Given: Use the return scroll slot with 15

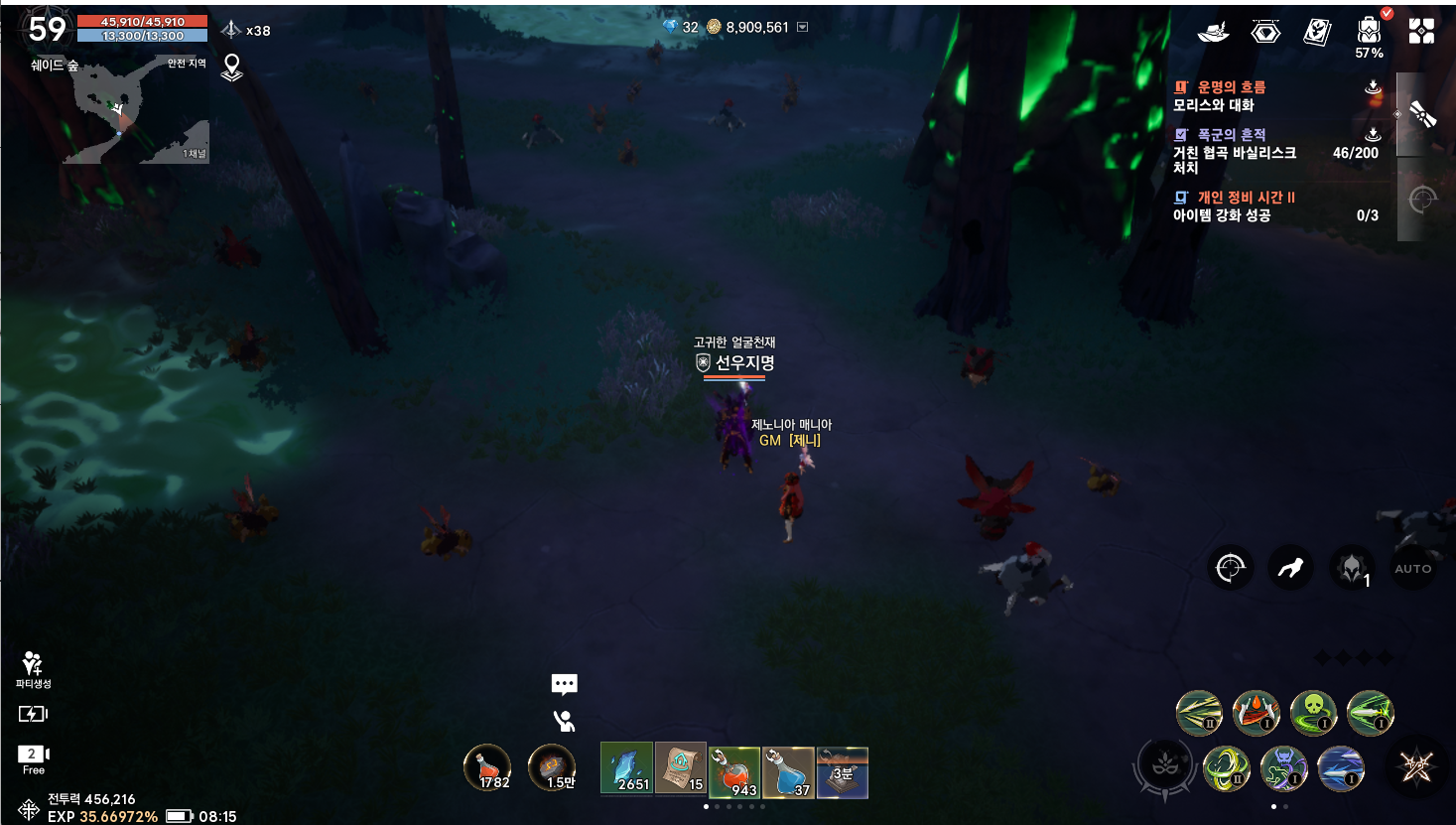Looking at the screenshot, I should pos(681,769).
